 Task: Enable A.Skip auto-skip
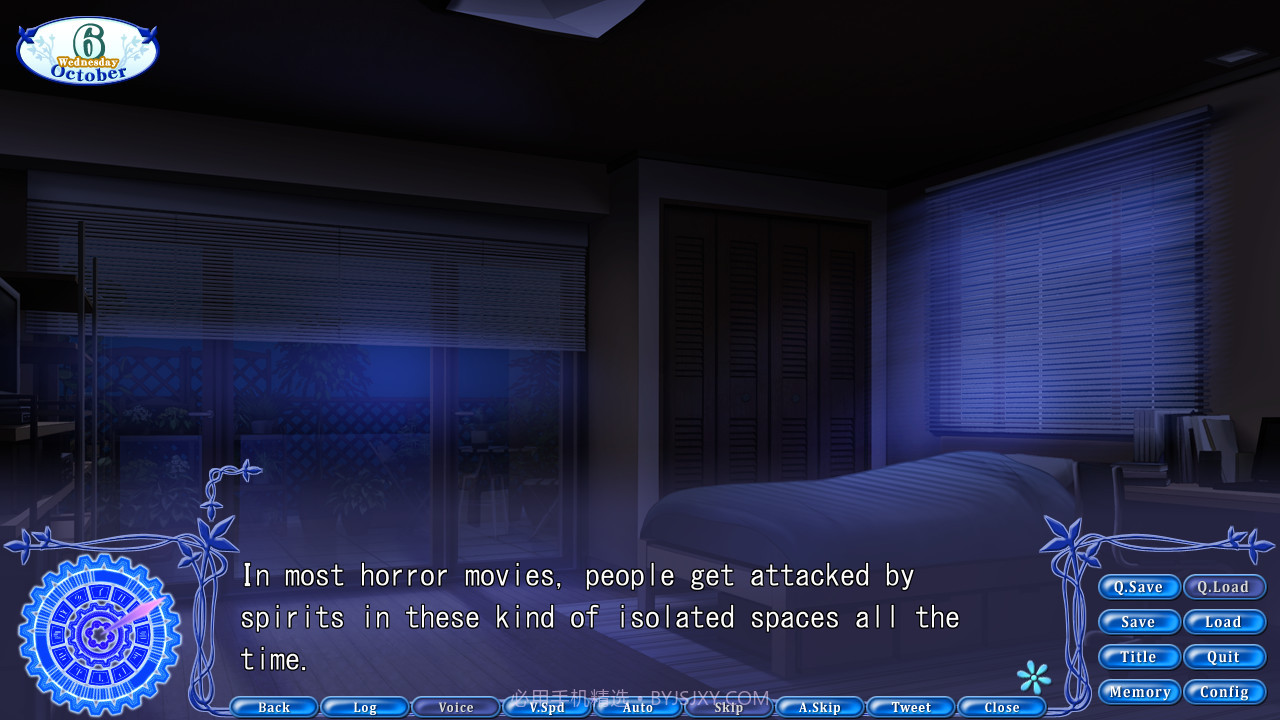coord(819,707)
